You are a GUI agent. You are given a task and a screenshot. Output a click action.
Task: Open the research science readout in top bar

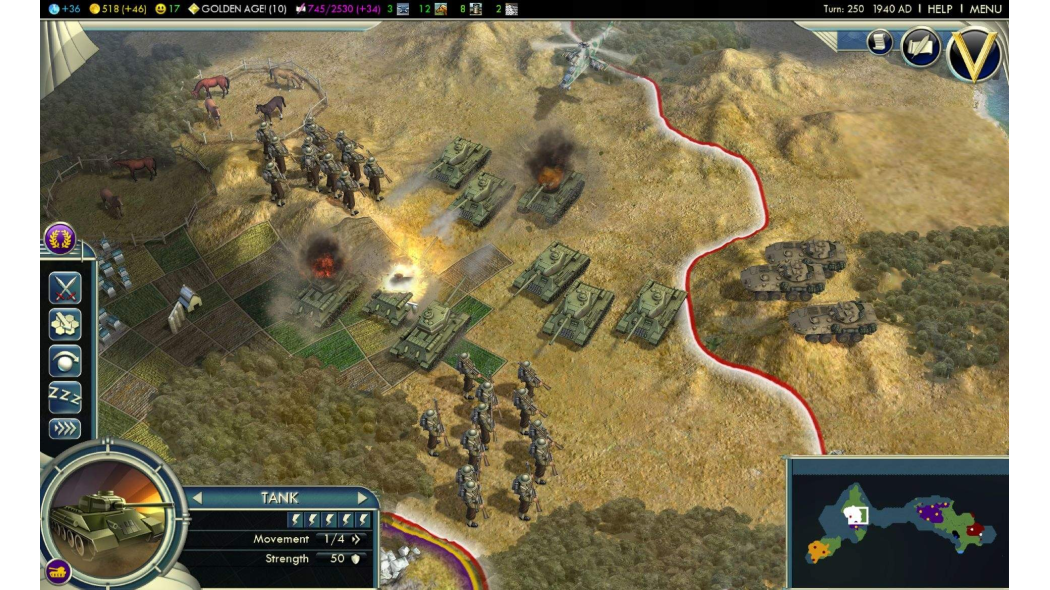coord(65,9)
